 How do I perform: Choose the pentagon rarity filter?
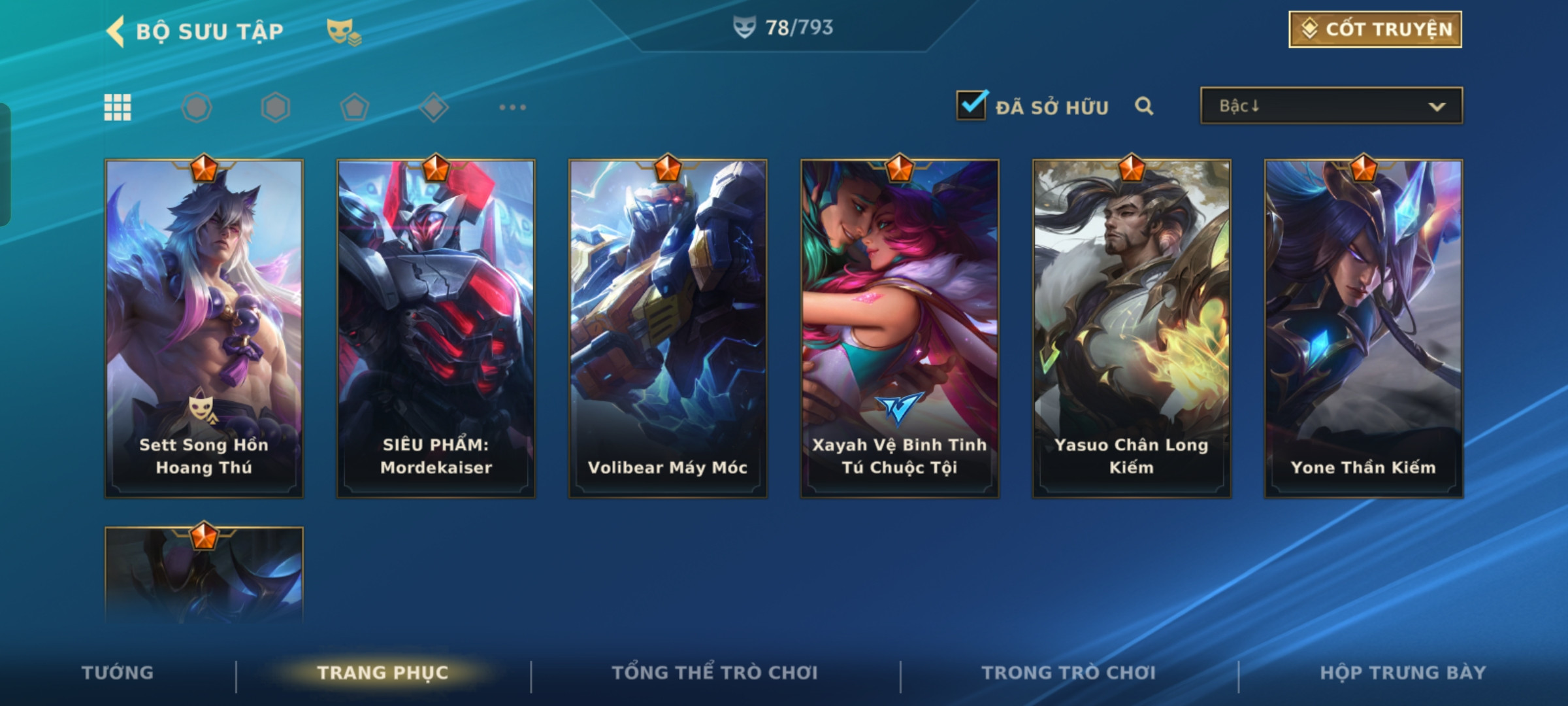tap(355, 107)
